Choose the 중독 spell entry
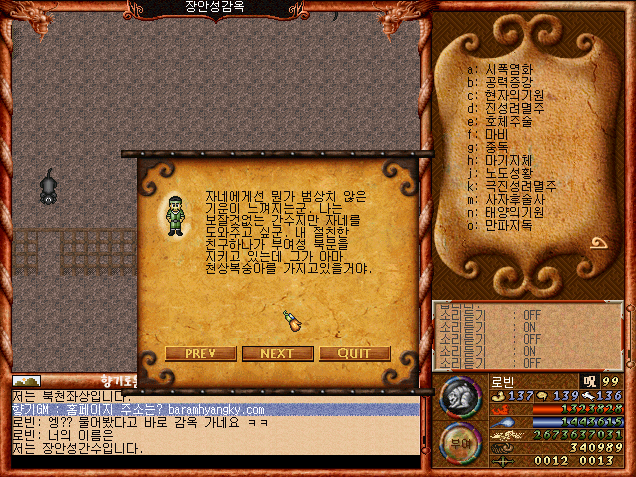The width and height of the screenshot is (636, 477). (497, 147)
